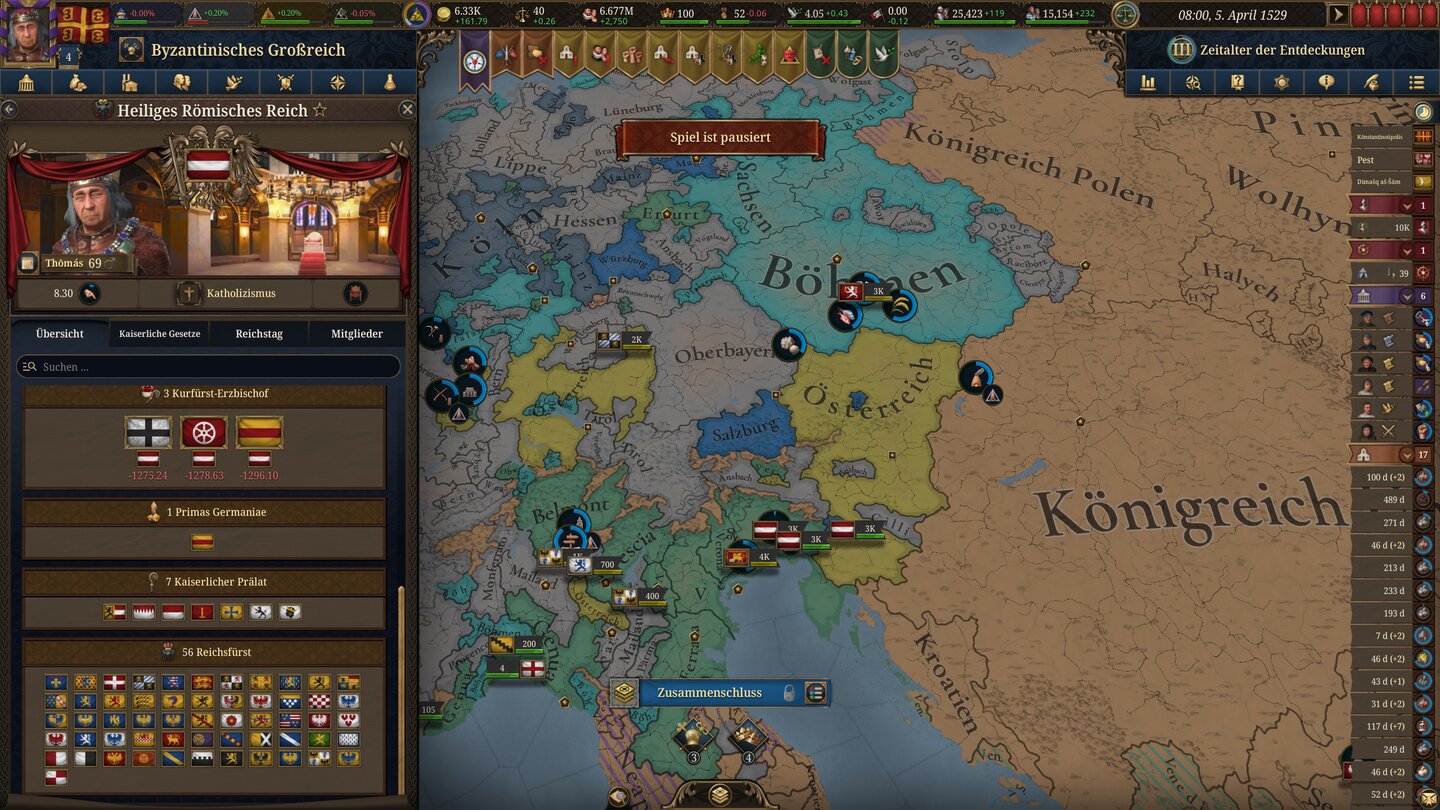Viewport: 1440px width, 810px height.
Task: Collapse the red alert banner showing 1
Action: click(1406, 205)
